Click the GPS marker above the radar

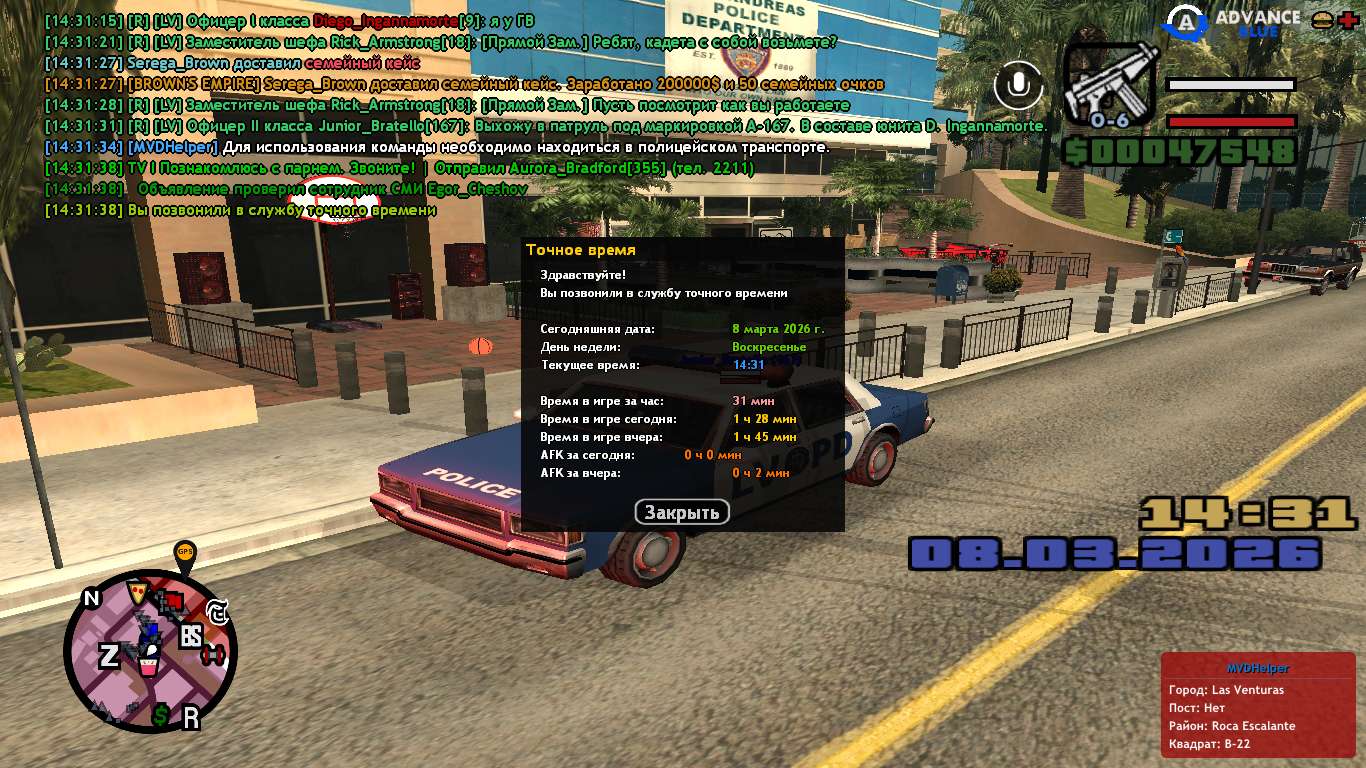tap(185, 552)
